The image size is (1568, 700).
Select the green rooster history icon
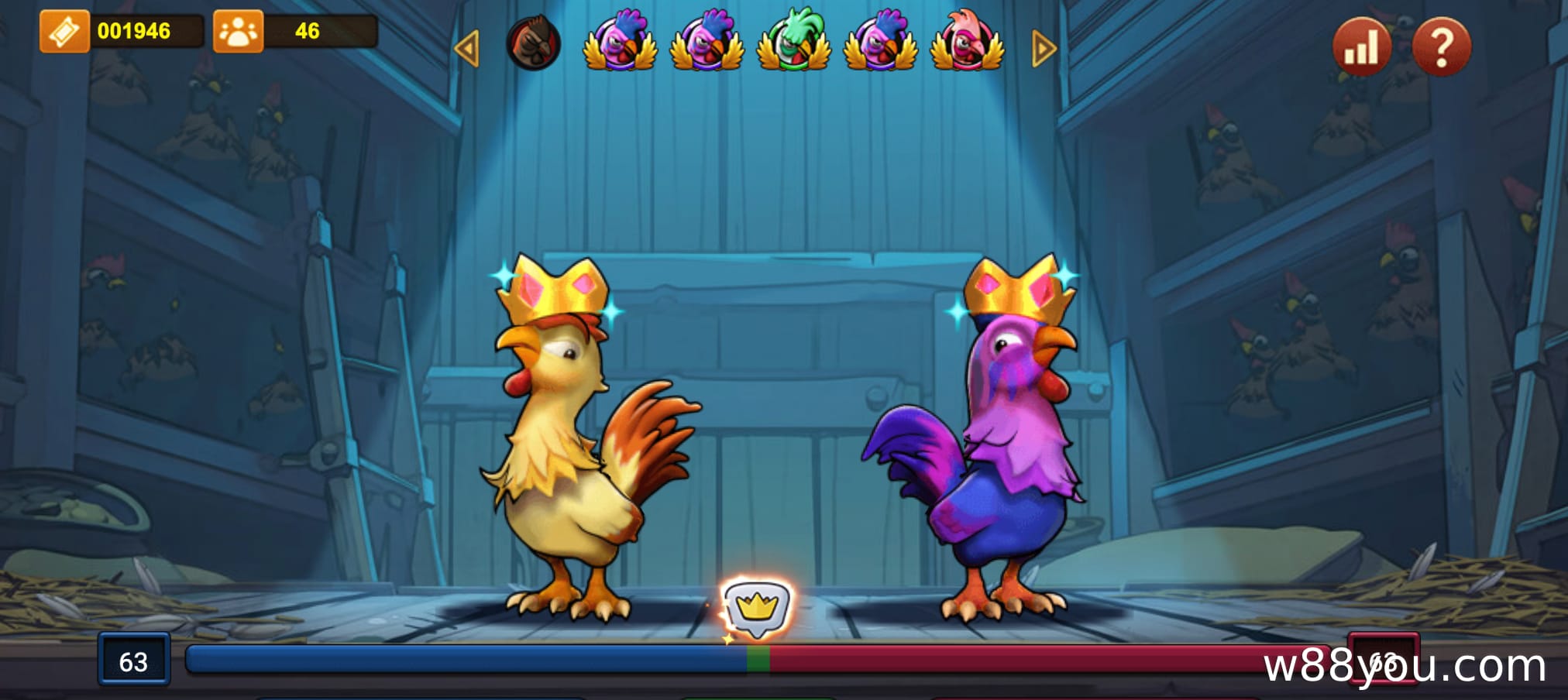pyautogui.click(x=793, y=41)
